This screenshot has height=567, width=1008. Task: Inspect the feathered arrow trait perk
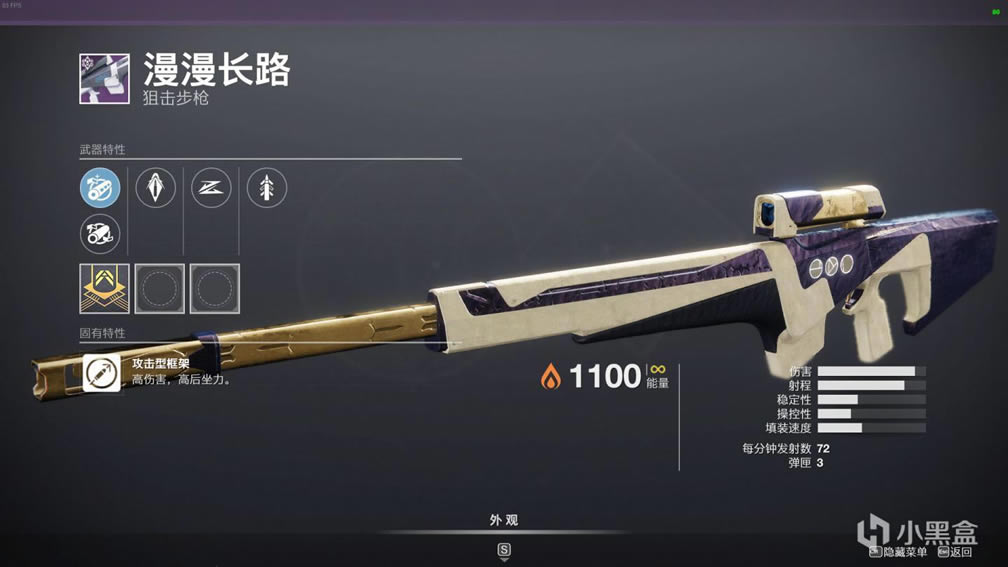click(267, 187)
